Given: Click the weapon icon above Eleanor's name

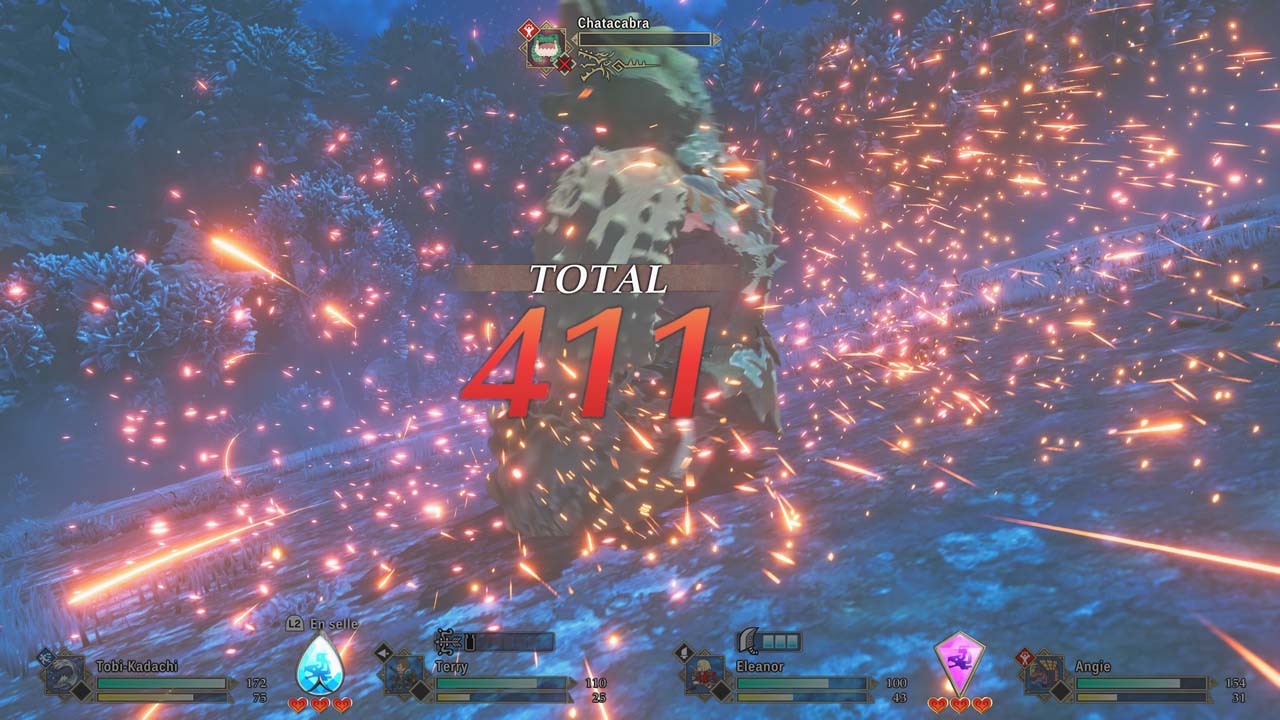Looking at the screenshot, I should [750, 641].
